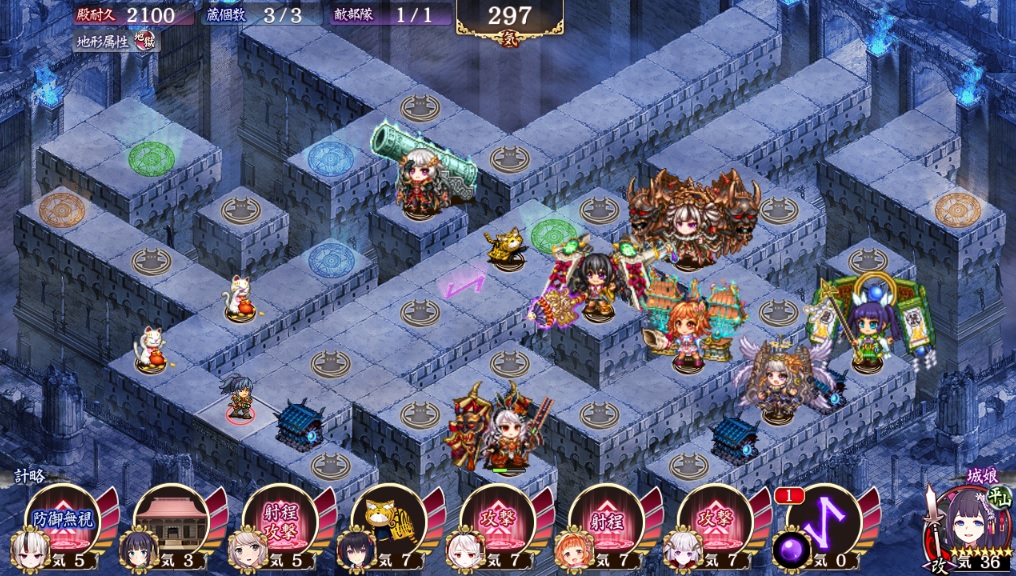Choose the golden tiger statue stratagem

(389, 521)
